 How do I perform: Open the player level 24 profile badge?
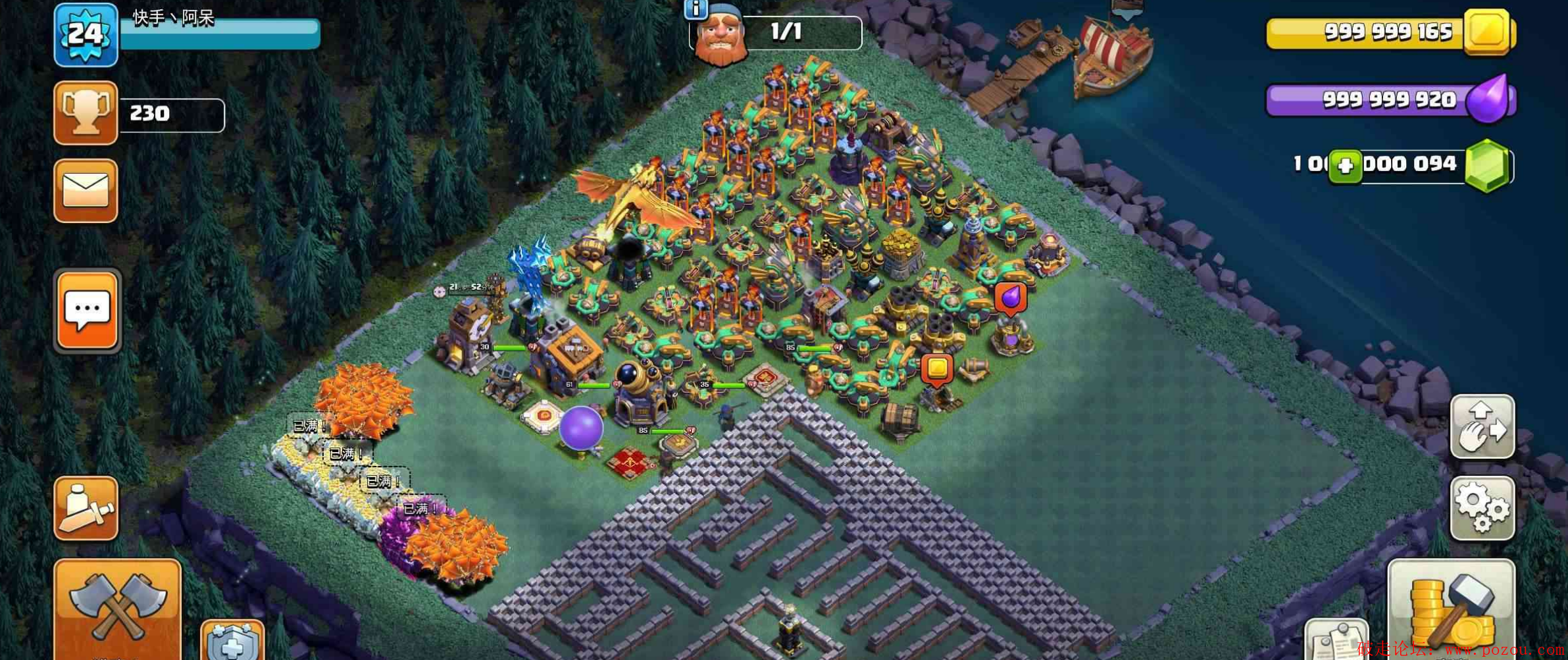[x=86, y=35]
